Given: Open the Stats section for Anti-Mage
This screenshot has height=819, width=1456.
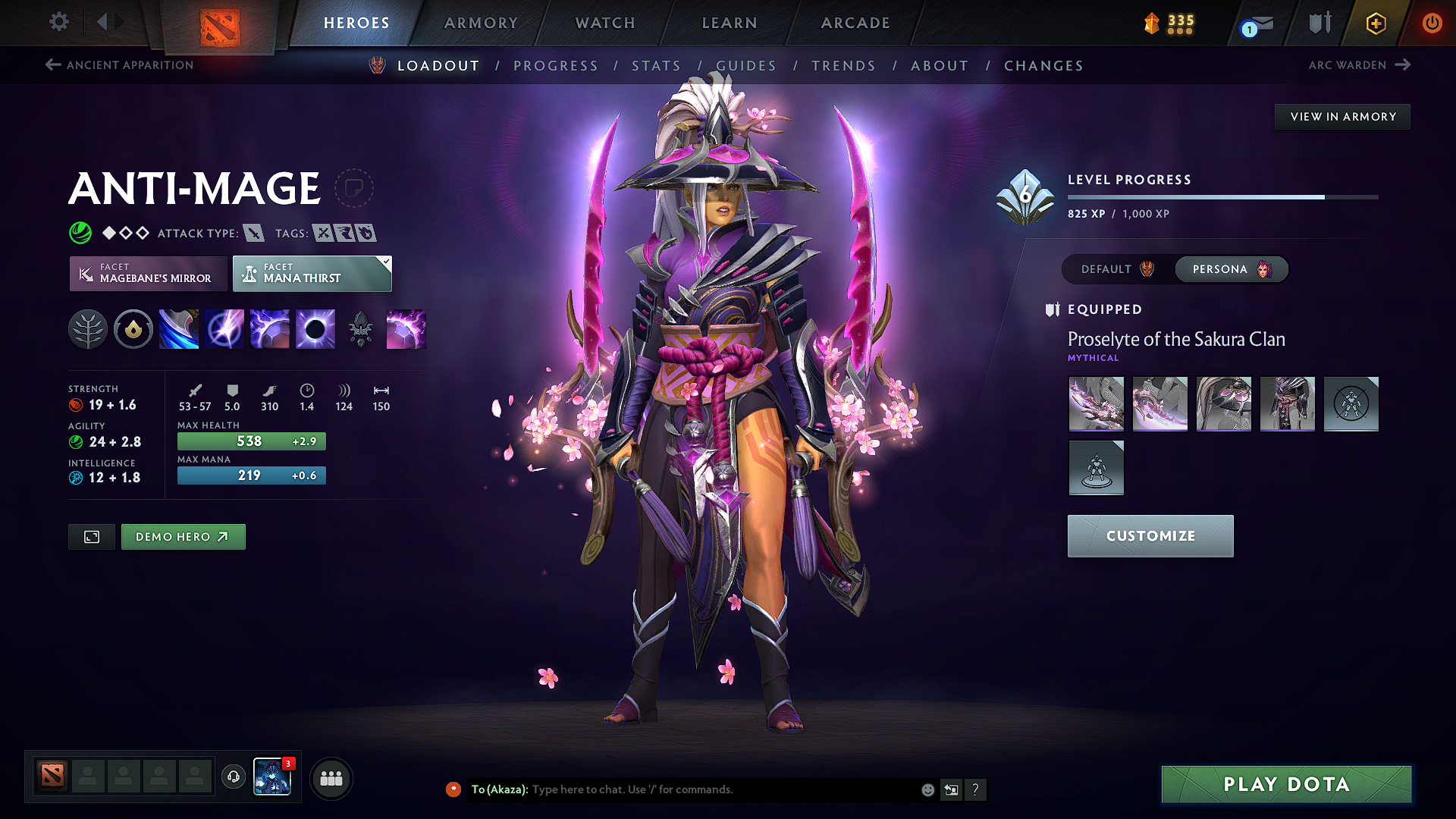Looking at the screenshot, I should point(657,65).
